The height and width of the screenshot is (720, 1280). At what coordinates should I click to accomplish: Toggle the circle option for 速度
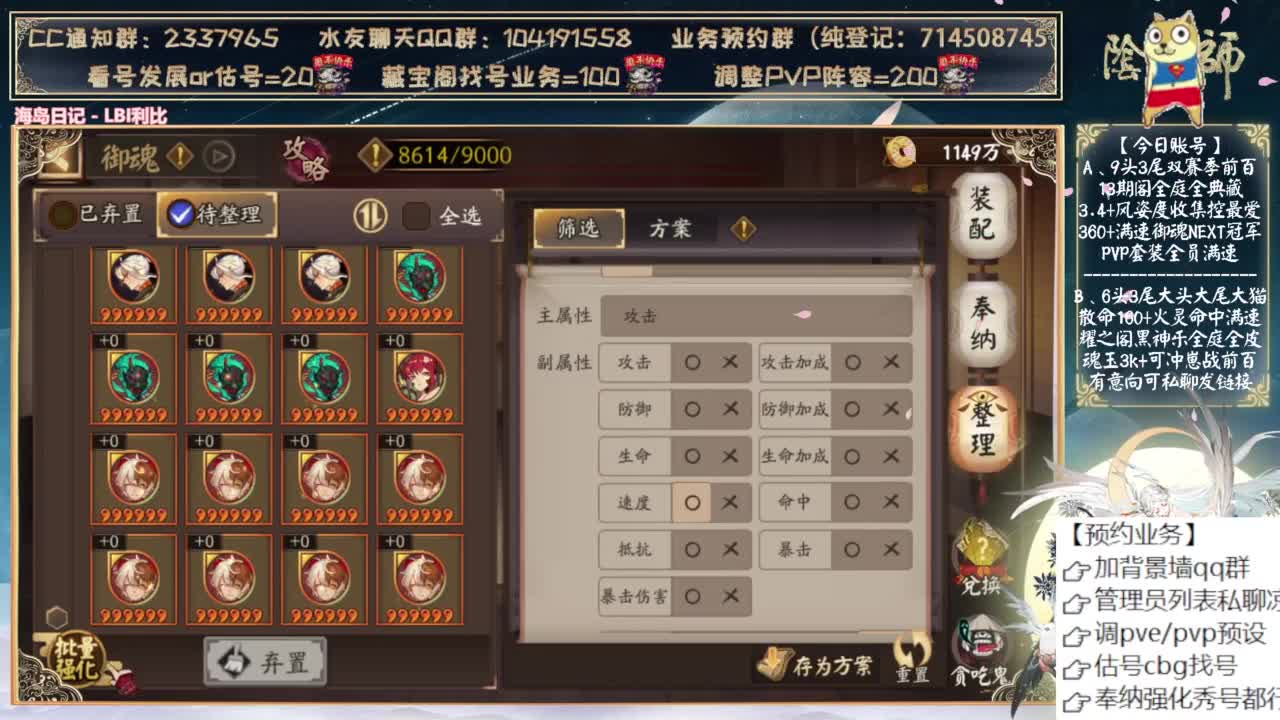692,503
